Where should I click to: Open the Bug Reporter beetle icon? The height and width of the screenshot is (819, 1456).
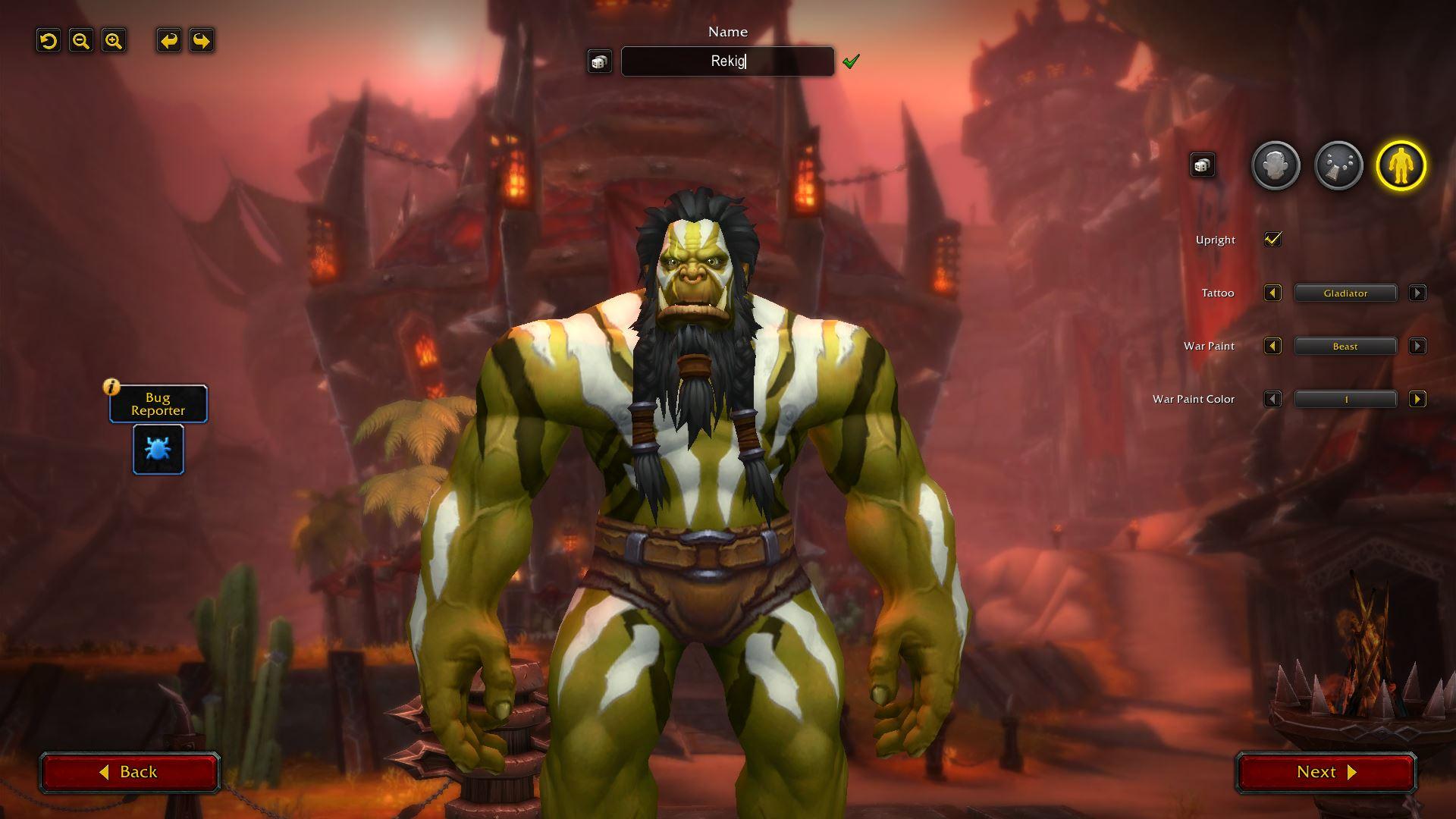(158, 450)
